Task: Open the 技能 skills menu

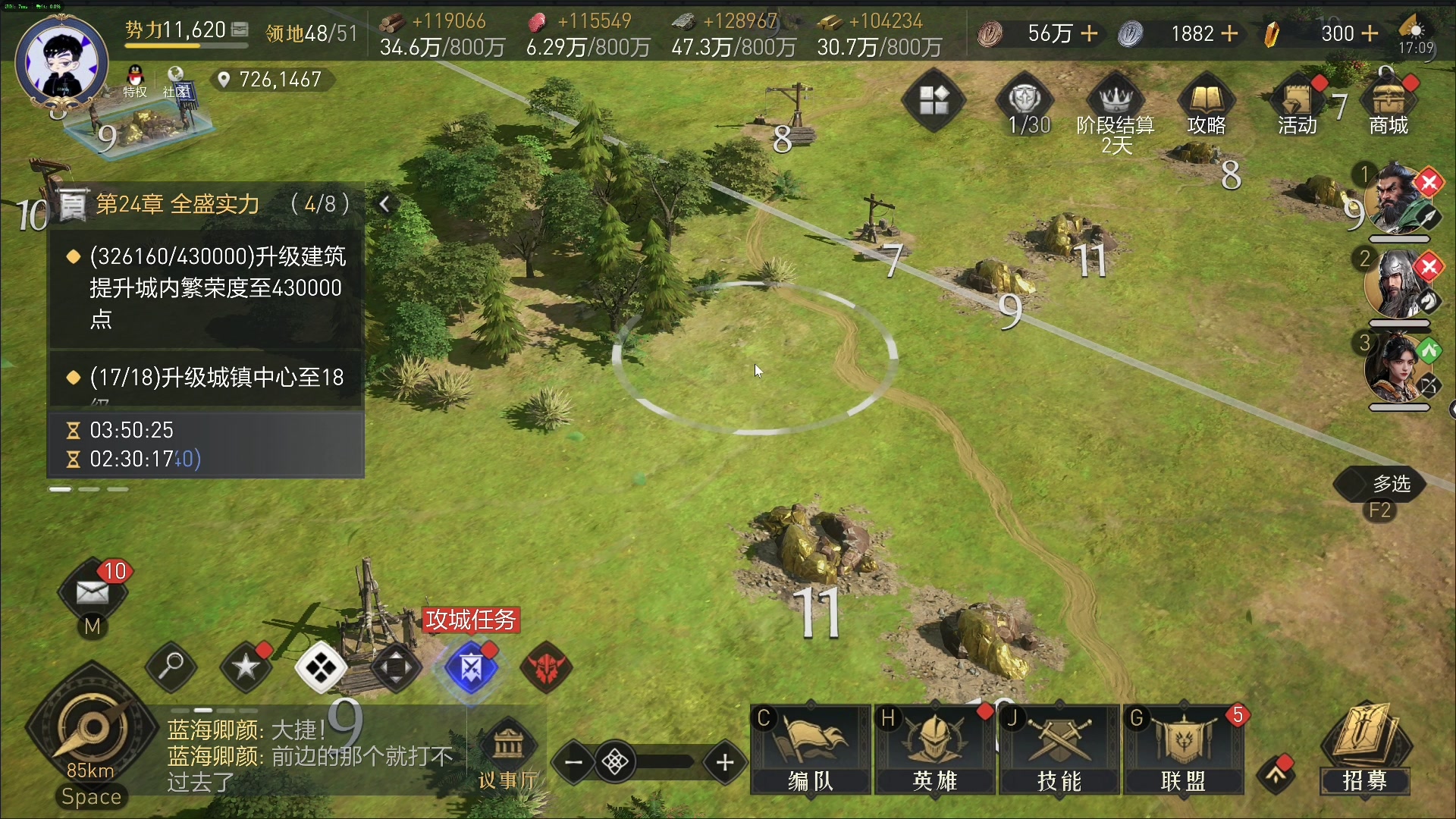Action: pos(1059,749)
